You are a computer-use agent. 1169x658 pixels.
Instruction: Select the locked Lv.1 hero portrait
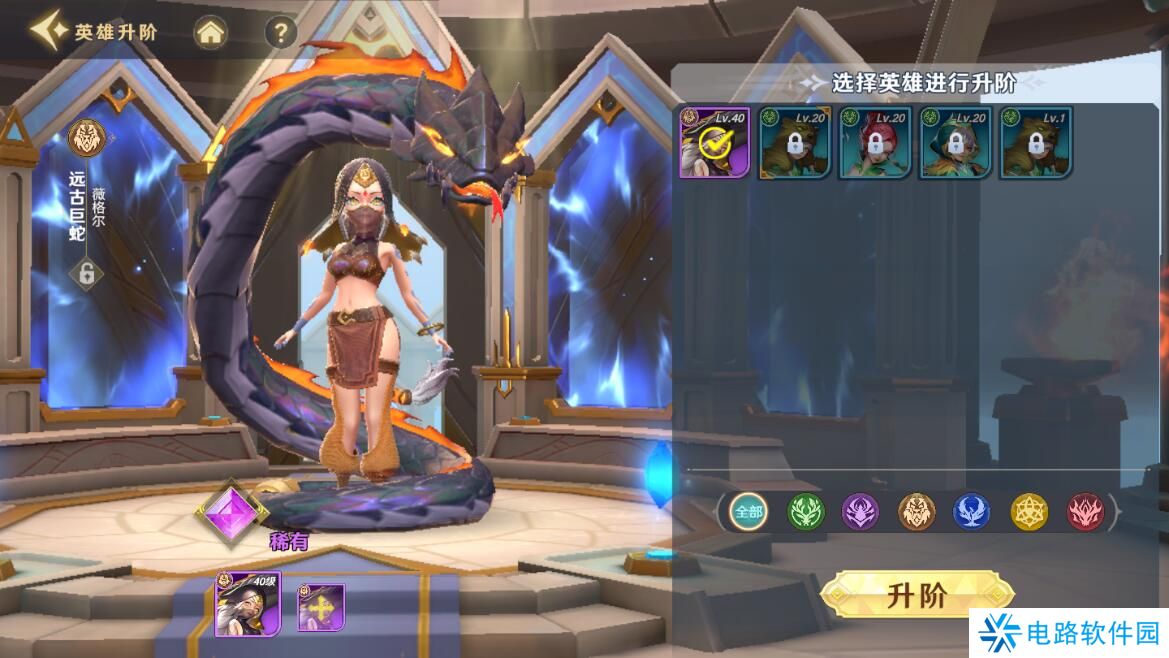[1035, 143]
